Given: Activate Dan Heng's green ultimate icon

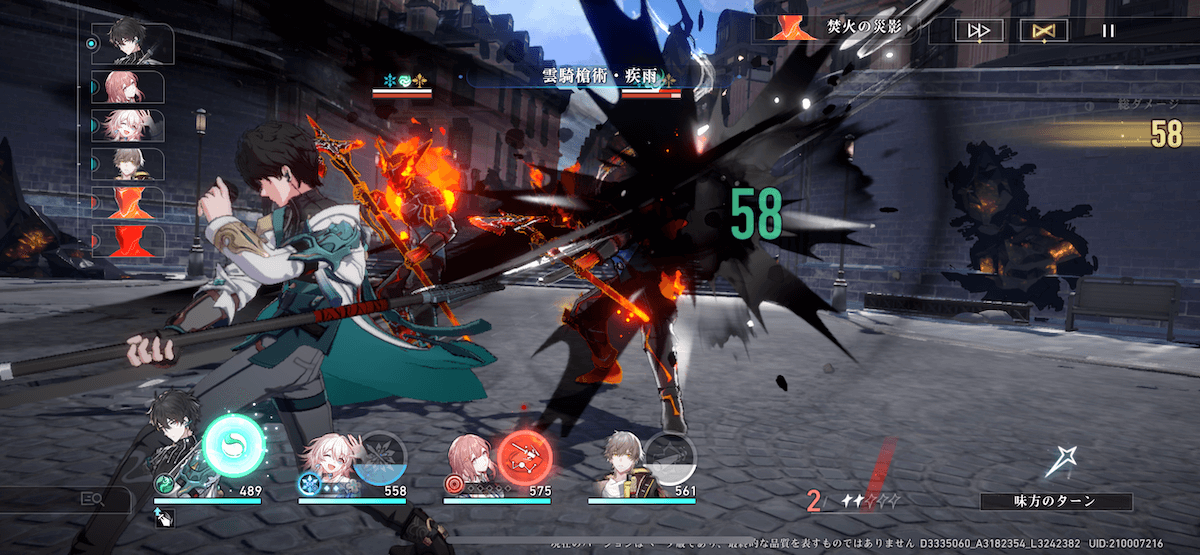Looking at the screenshot, I should point(234,445).
